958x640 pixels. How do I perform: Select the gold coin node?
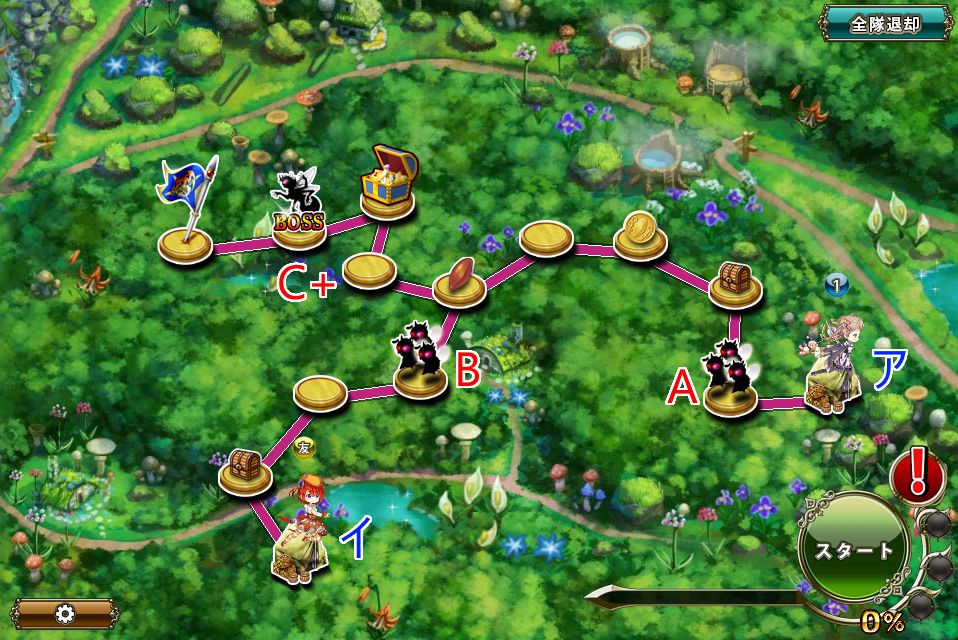tap(640, 235)
